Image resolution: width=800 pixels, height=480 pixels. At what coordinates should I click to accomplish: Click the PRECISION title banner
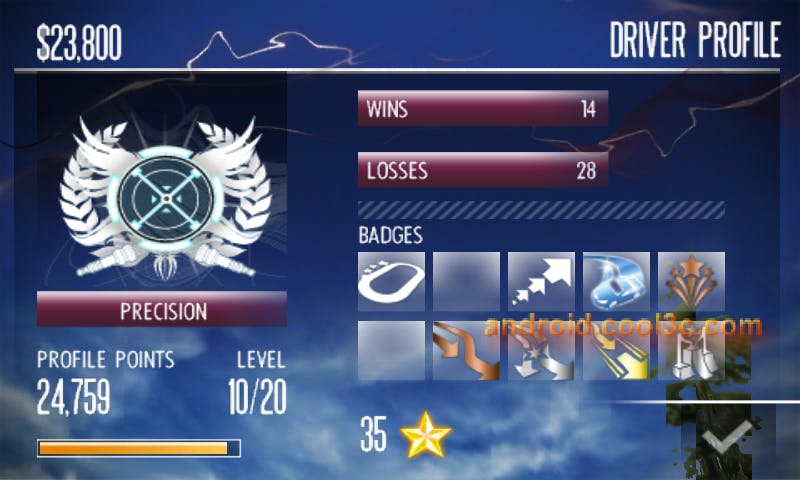pos(162,310)
